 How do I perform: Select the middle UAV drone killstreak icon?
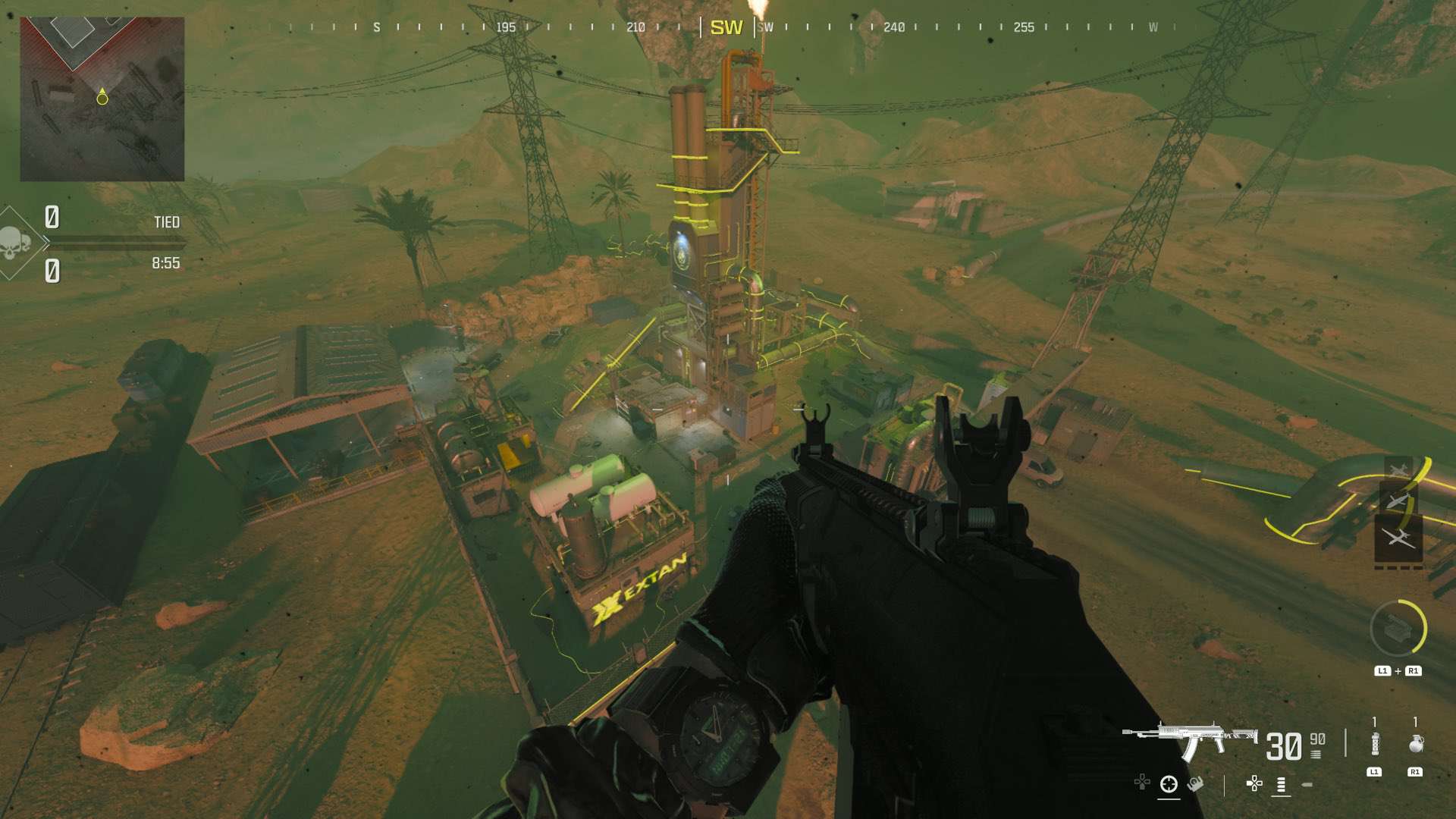(1398, 500)
